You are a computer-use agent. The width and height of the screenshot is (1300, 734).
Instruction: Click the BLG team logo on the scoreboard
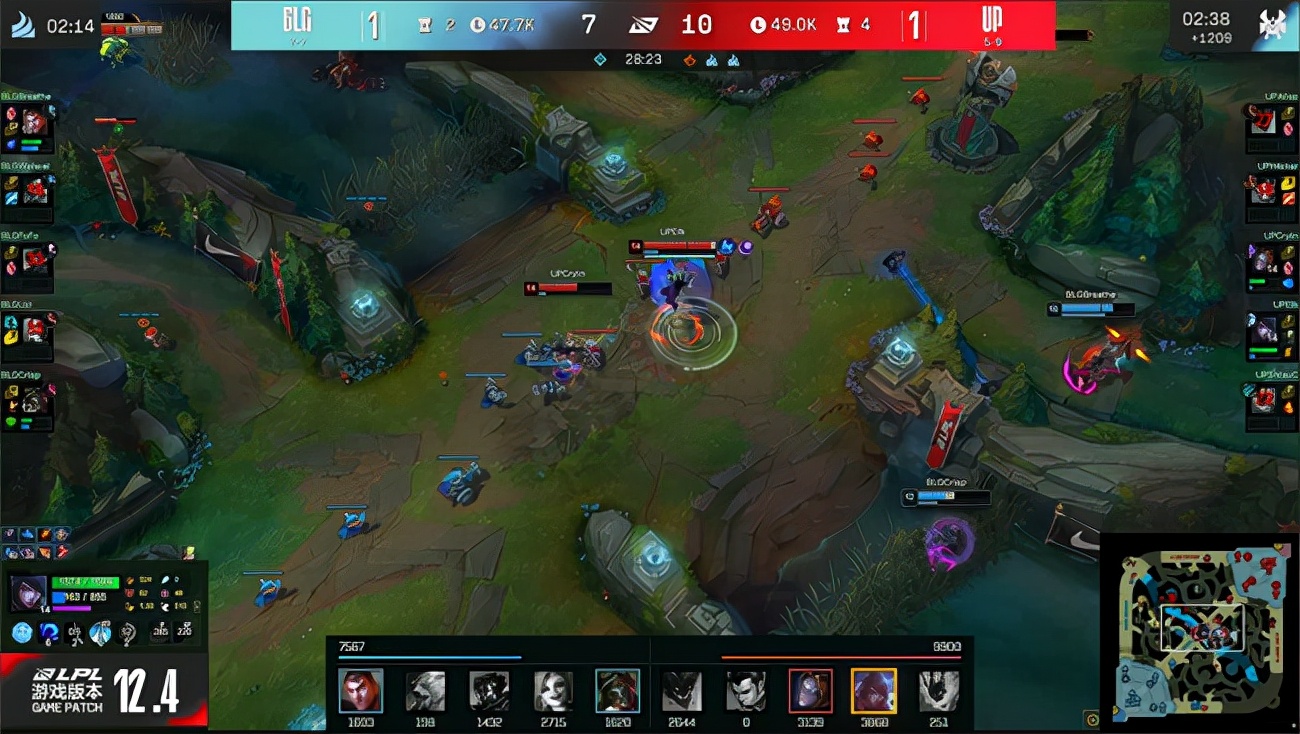pyautogui.click(x=298, y=22)
